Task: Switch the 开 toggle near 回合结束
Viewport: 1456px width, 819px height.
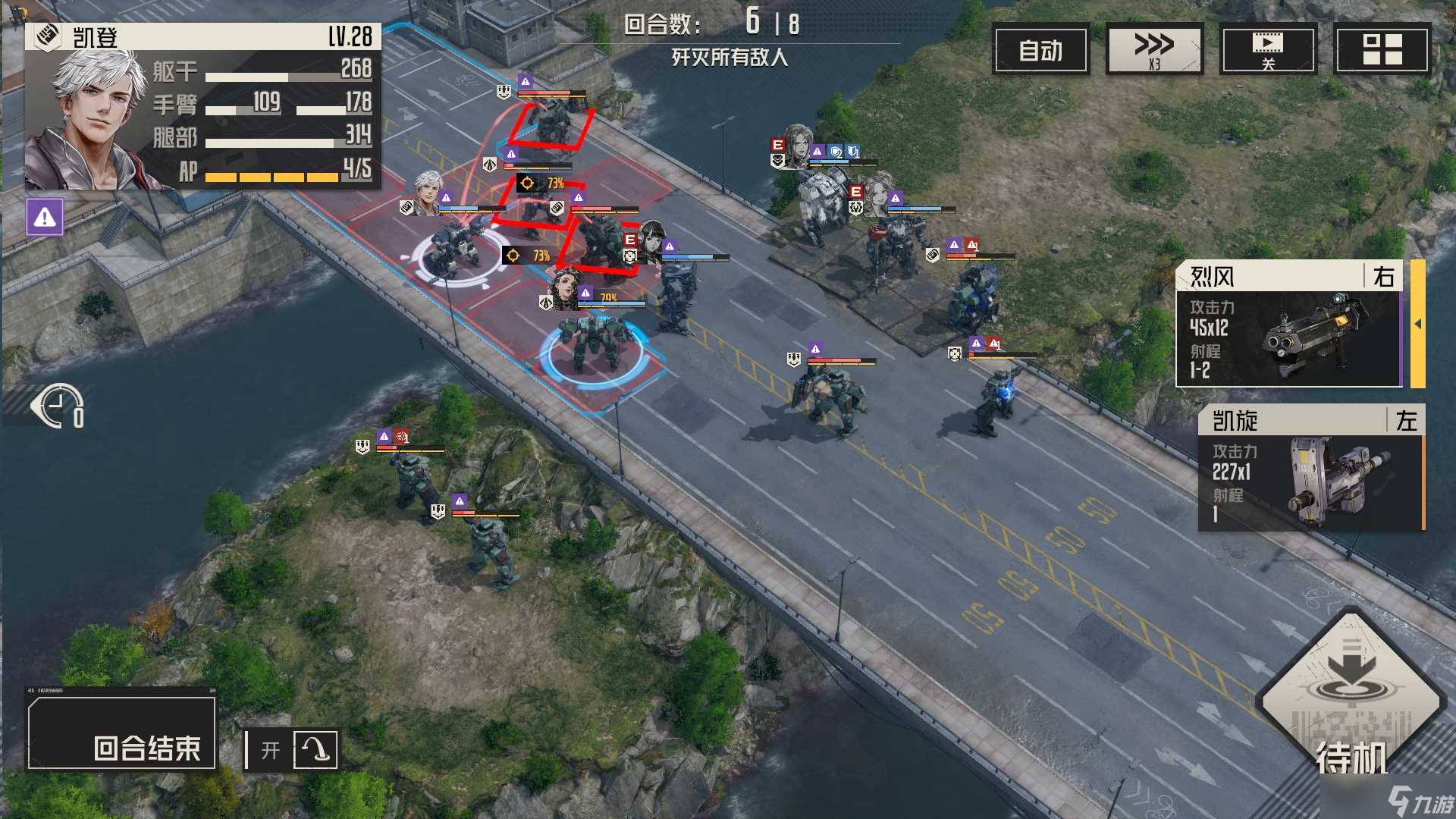Action: (271, 751)
